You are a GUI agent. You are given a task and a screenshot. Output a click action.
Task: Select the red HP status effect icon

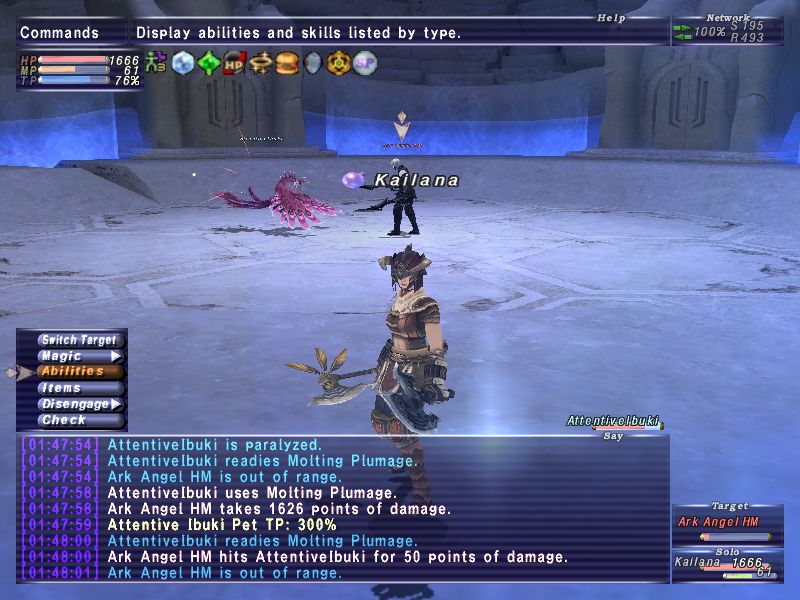tap(234, 62)
